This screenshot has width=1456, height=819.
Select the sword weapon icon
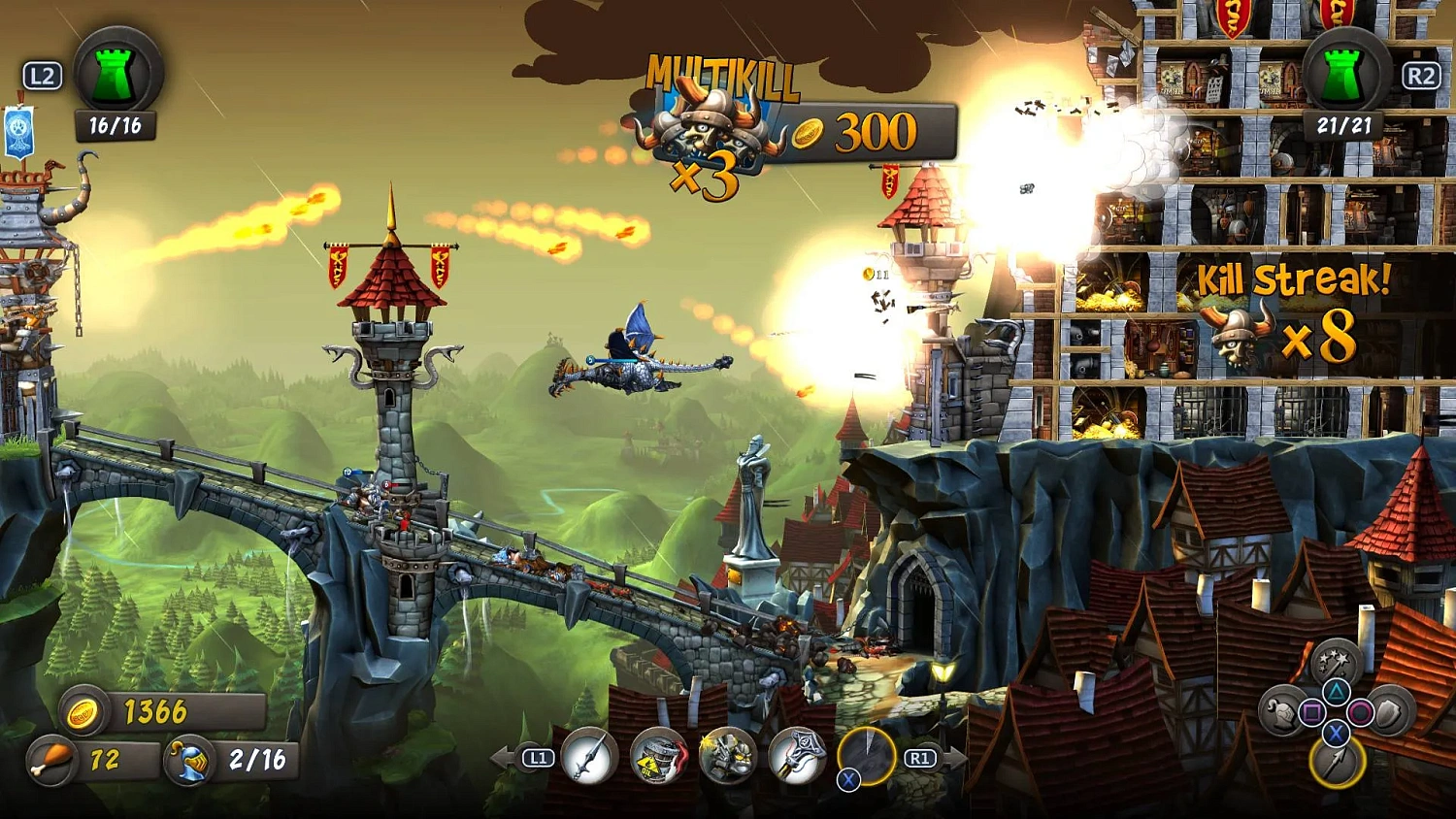pos(589,755)
